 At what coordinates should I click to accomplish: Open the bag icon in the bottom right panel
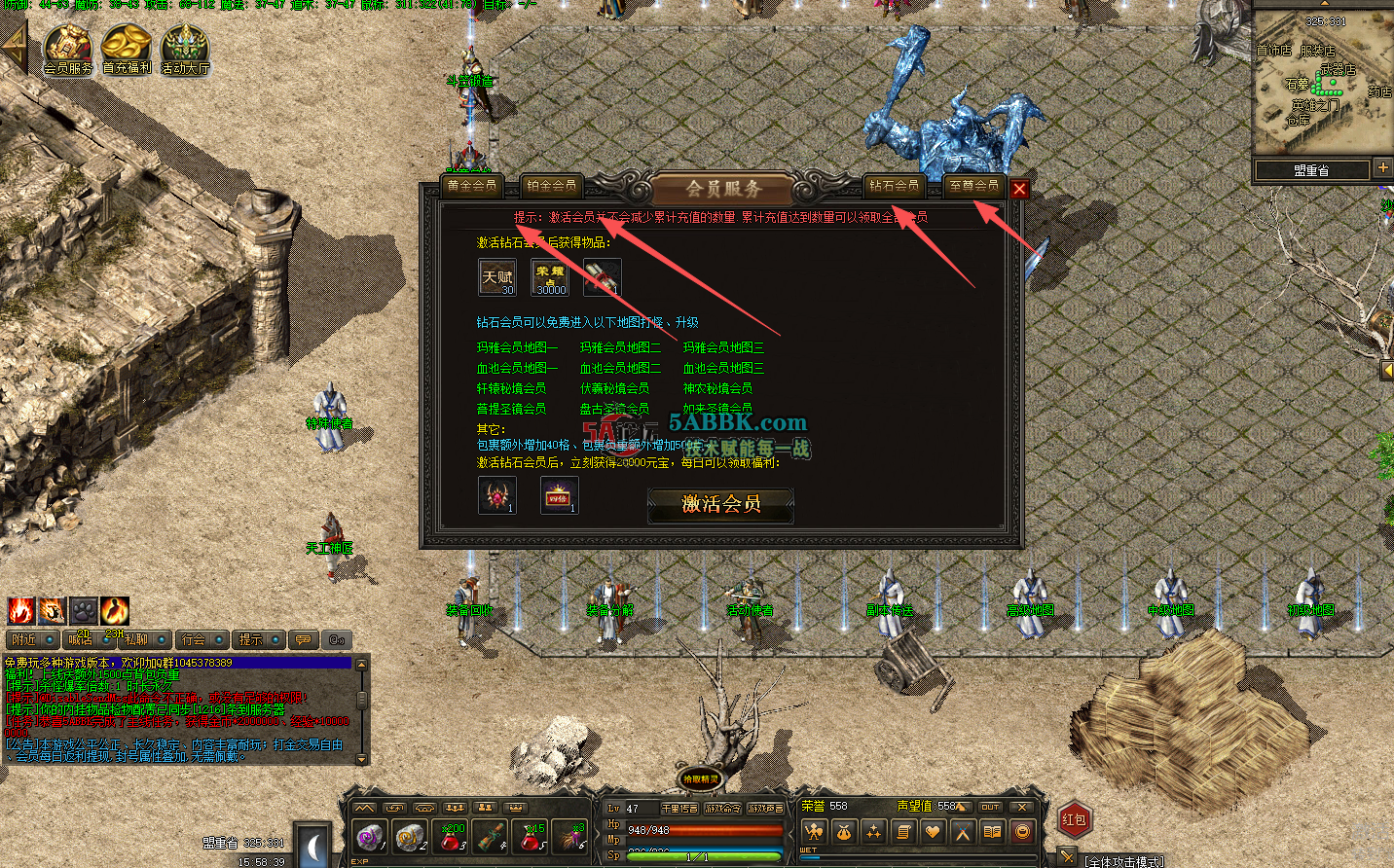tap(843, 832)
